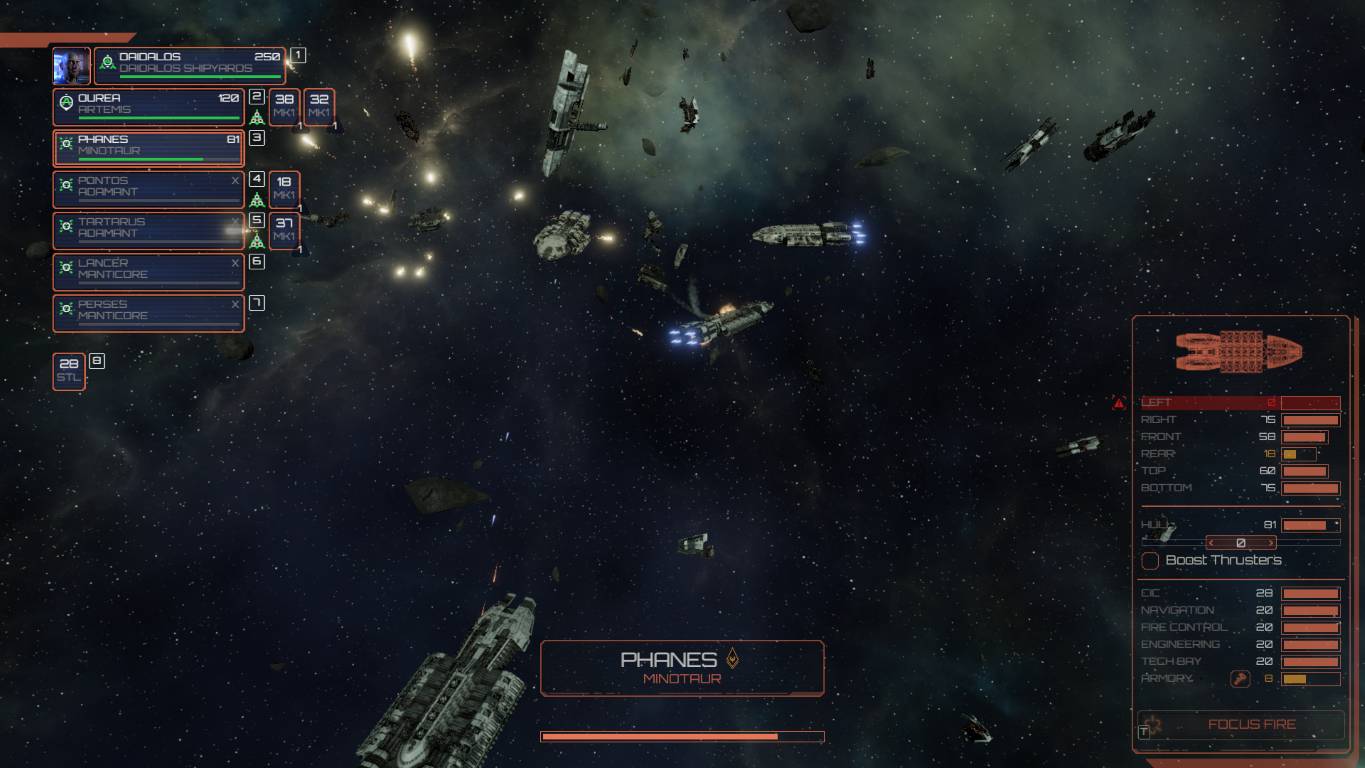
Task: Open the 28 STL group box
Action: tap(69, 371)
